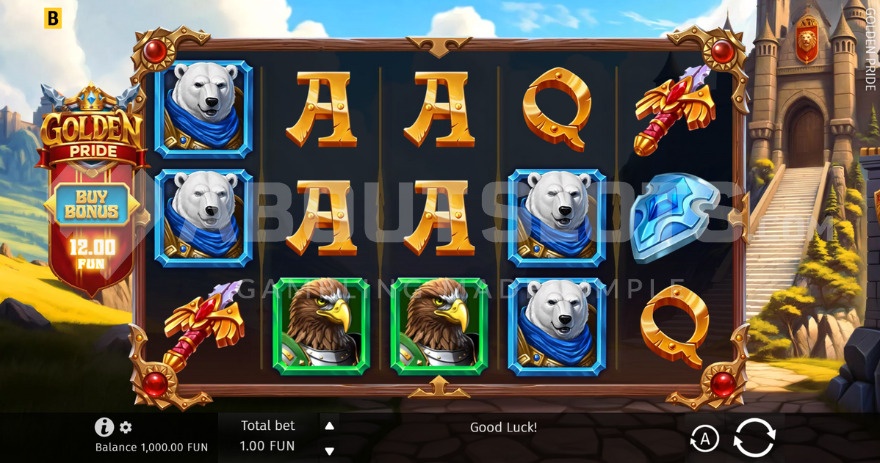The height and width of the screenshot is (463, 880).
Task: Open the settings gear
Action: [x=126, y=427]
